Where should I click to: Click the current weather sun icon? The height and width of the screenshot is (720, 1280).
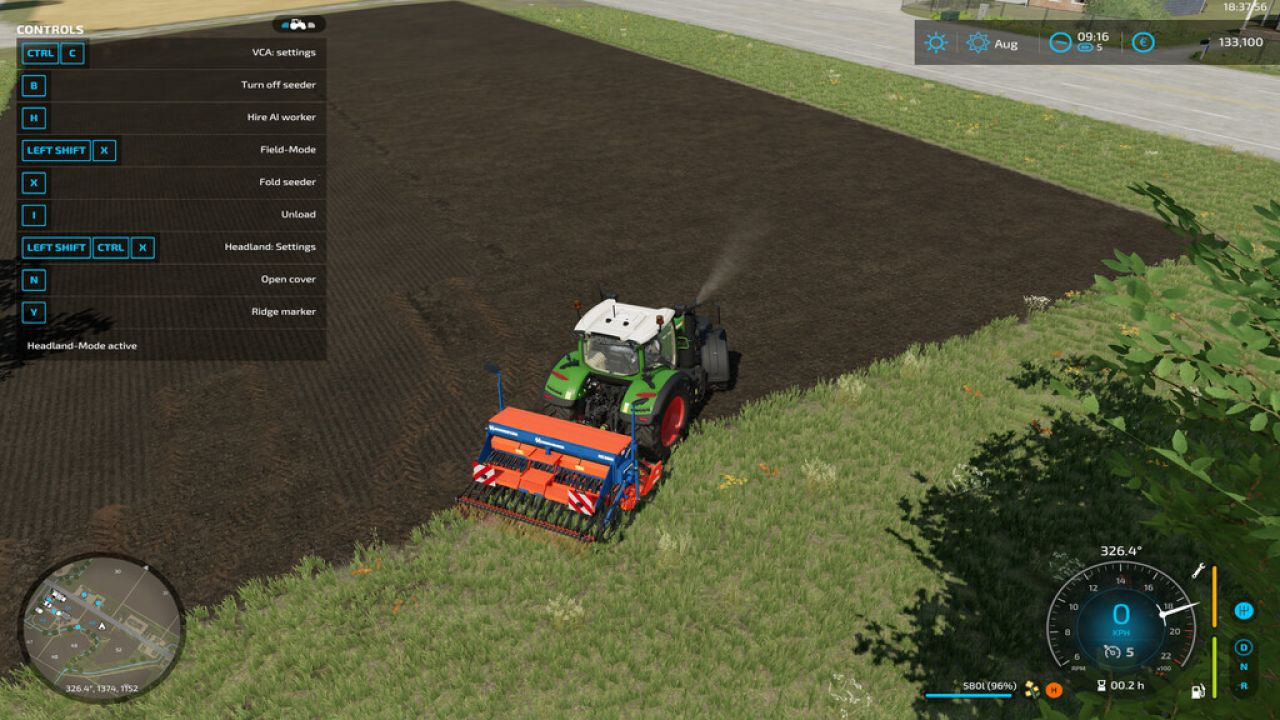[x=934, y=43]
